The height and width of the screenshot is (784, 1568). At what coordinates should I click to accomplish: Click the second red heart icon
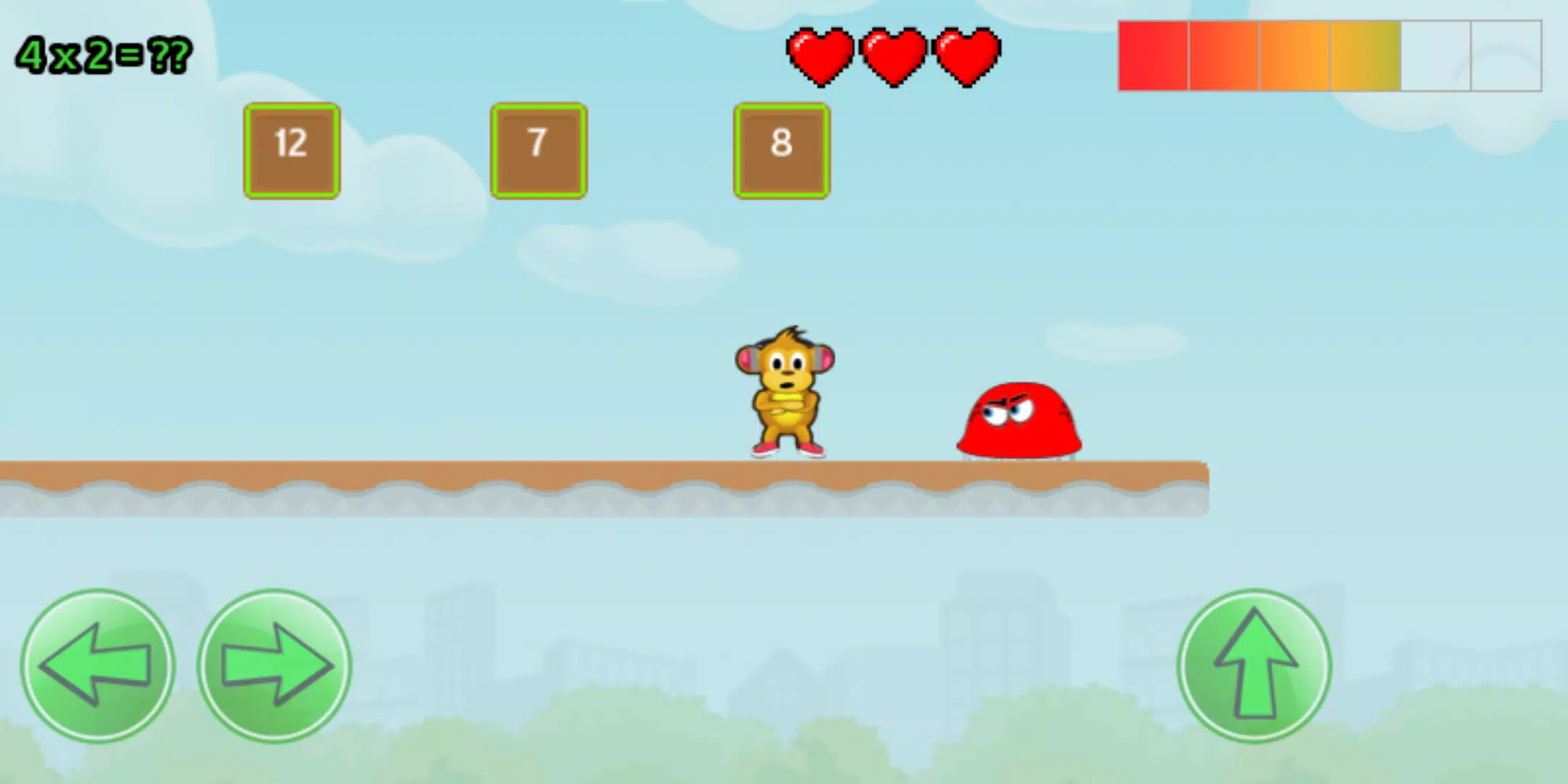[x=893, y=58]
